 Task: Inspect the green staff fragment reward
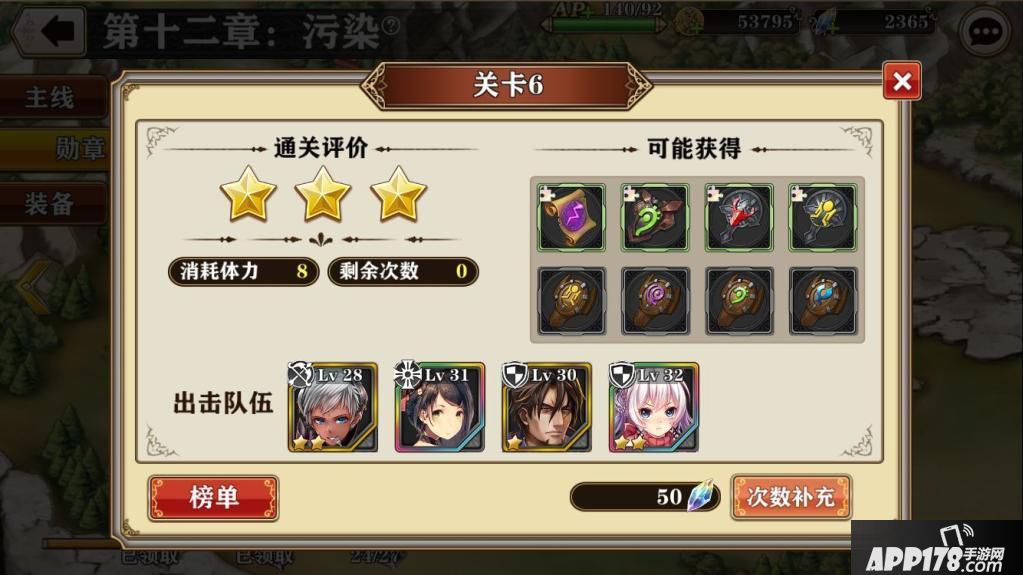(654, 217)
